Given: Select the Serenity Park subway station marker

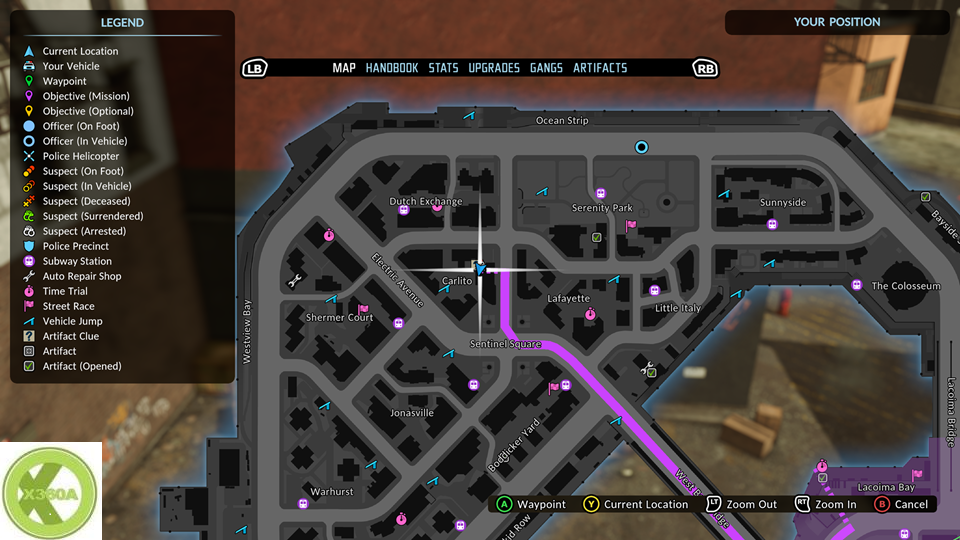Looking at the screenshot, I should [601, 193].
